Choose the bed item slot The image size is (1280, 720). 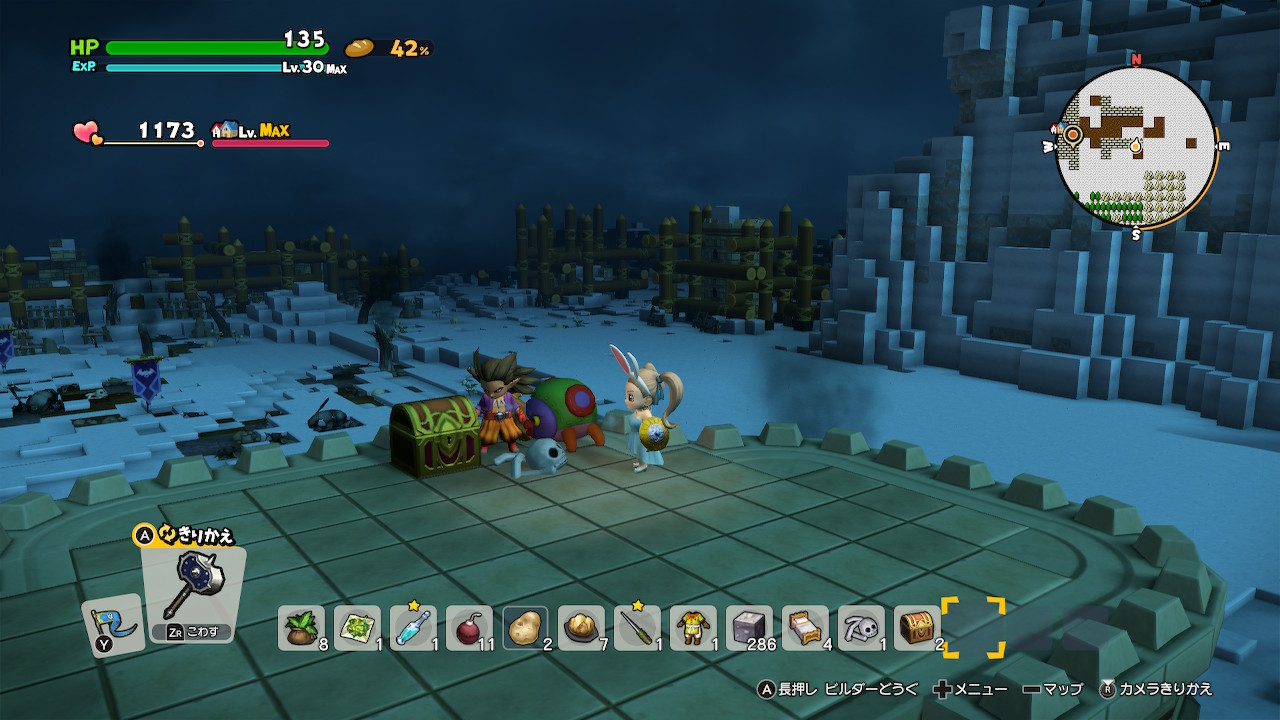click(805, 628)
